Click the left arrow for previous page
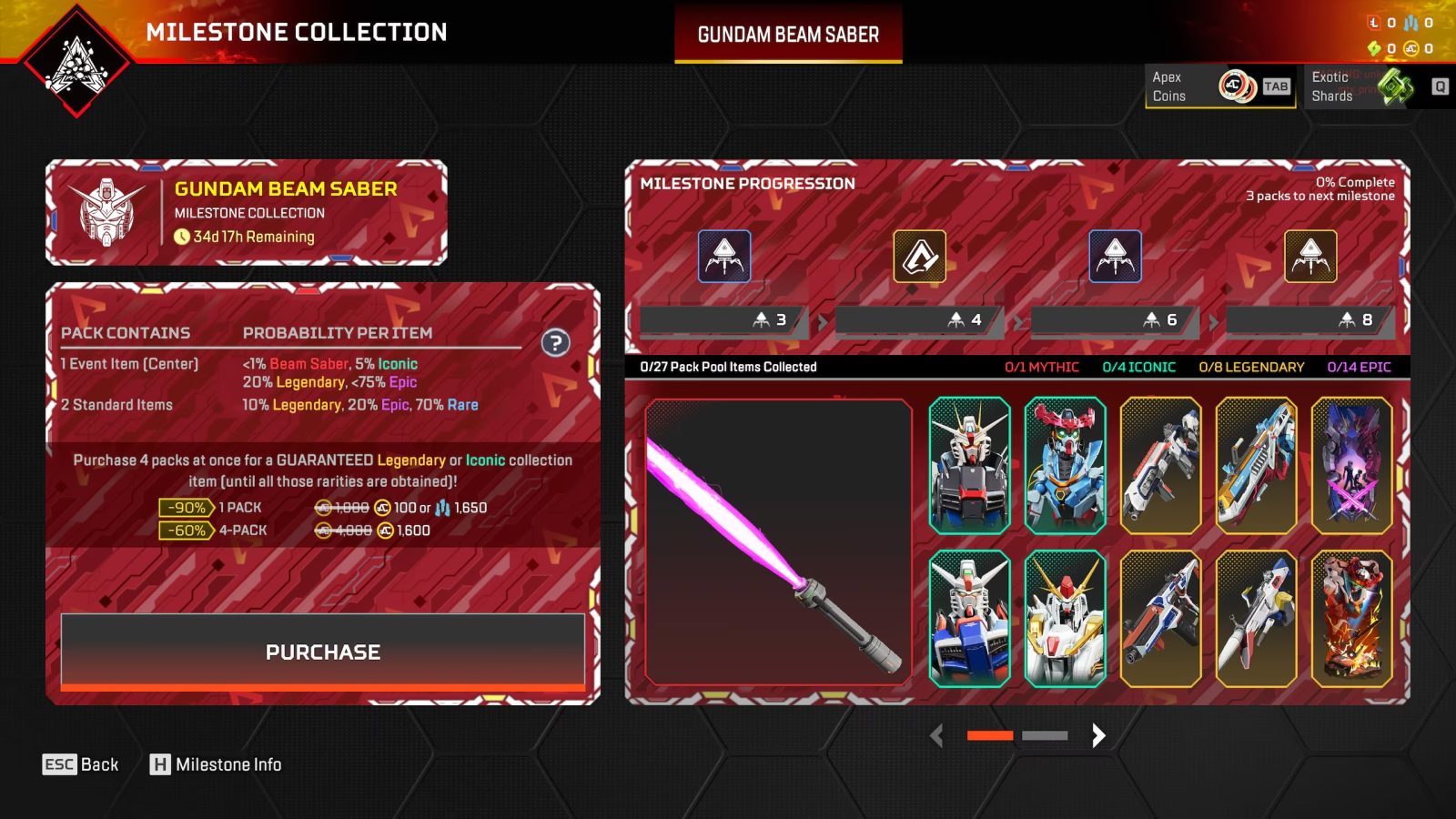This screenshot has height=819, width=1456. [938, 736]
